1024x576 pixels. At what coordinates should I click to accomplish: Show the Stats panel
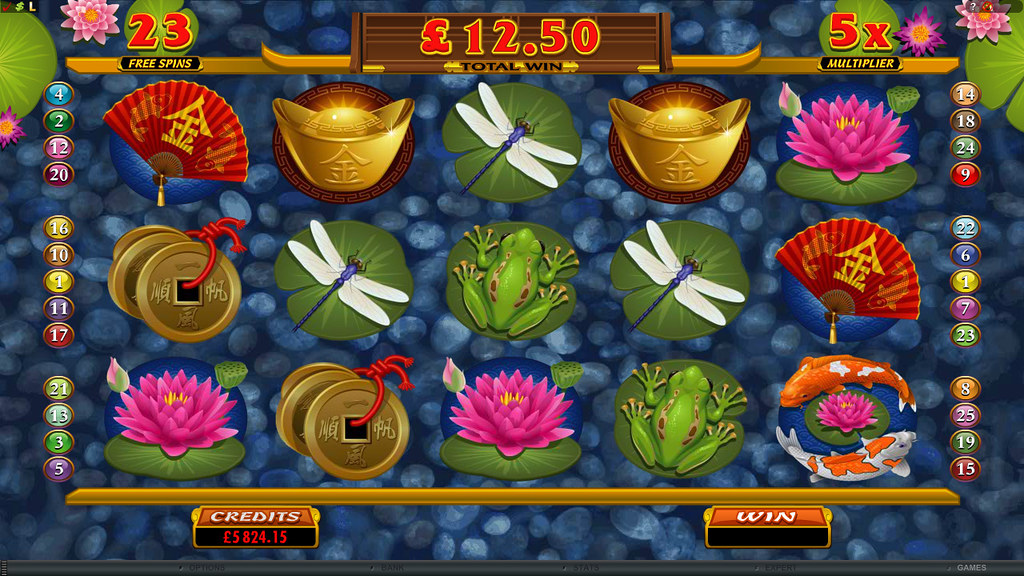click(x=586, y=568)
